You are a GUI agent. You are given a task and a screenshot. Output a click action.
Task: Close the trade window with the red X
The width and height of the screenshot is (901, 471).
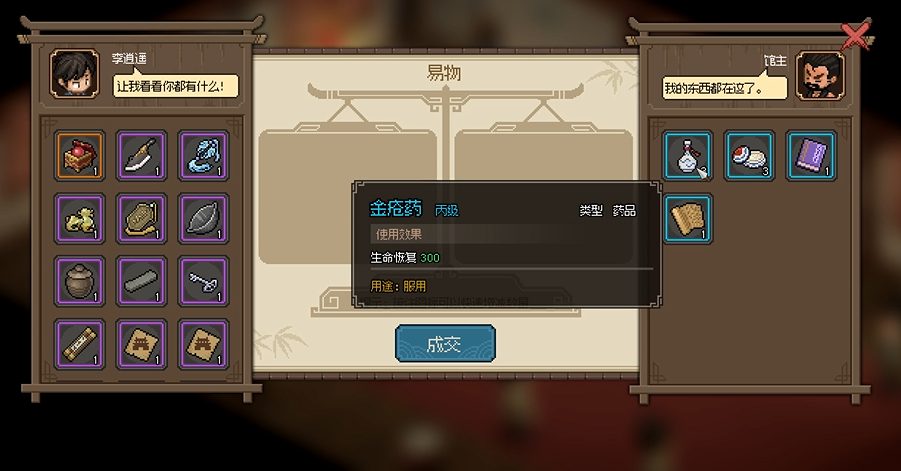point(856,36)
